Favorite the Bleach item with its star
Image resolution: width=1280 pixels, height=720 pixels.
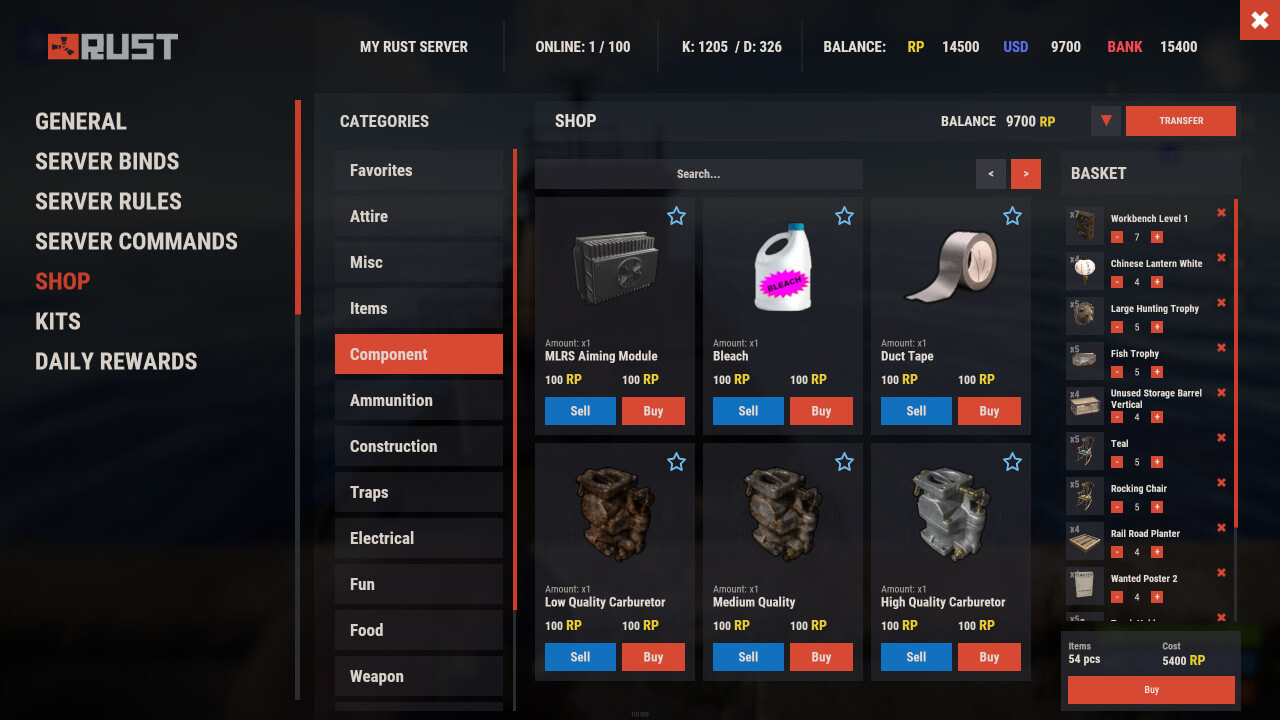click(844, 216)
